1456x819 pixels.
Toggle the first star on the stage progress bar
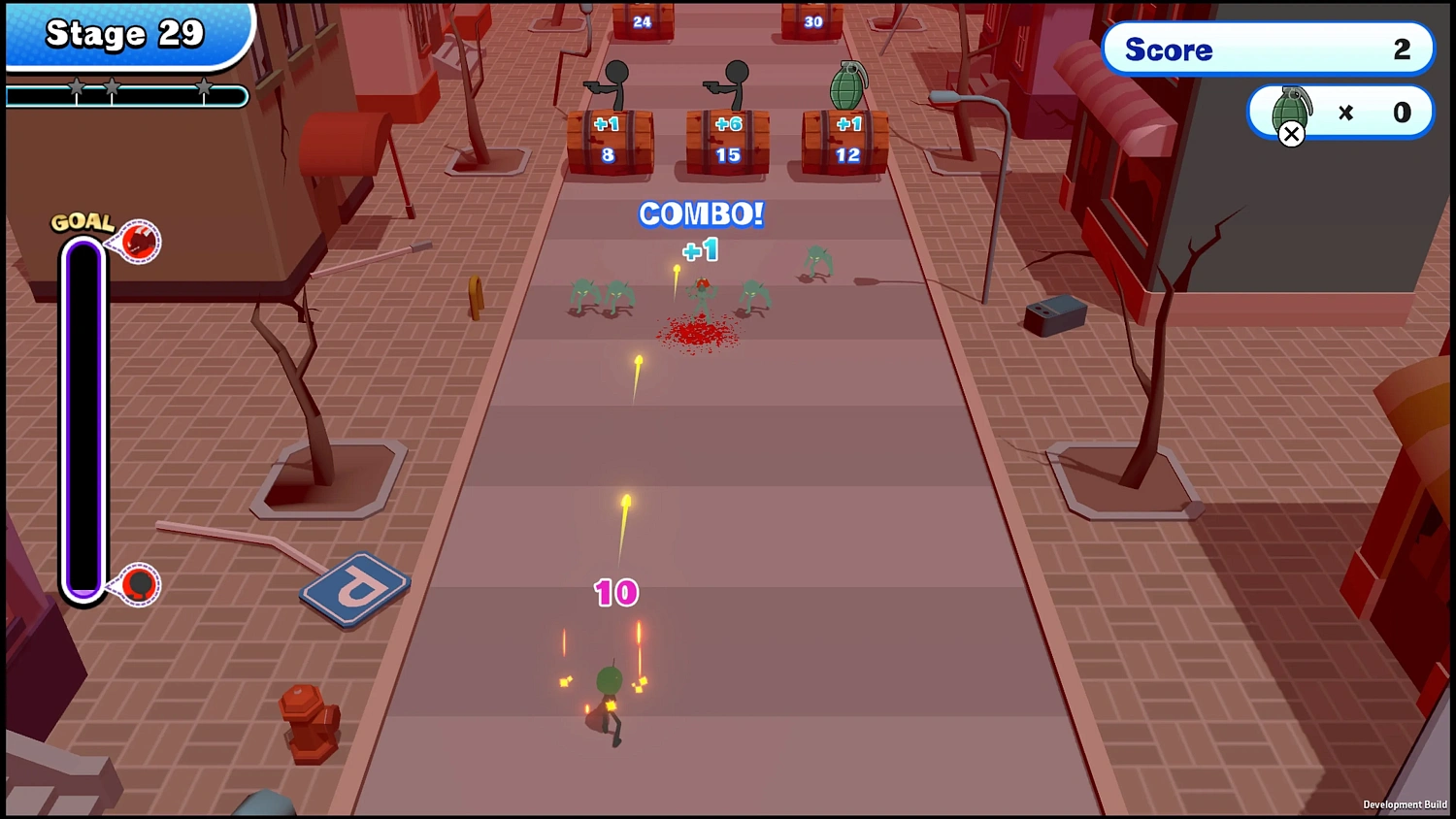click(77, 87)
